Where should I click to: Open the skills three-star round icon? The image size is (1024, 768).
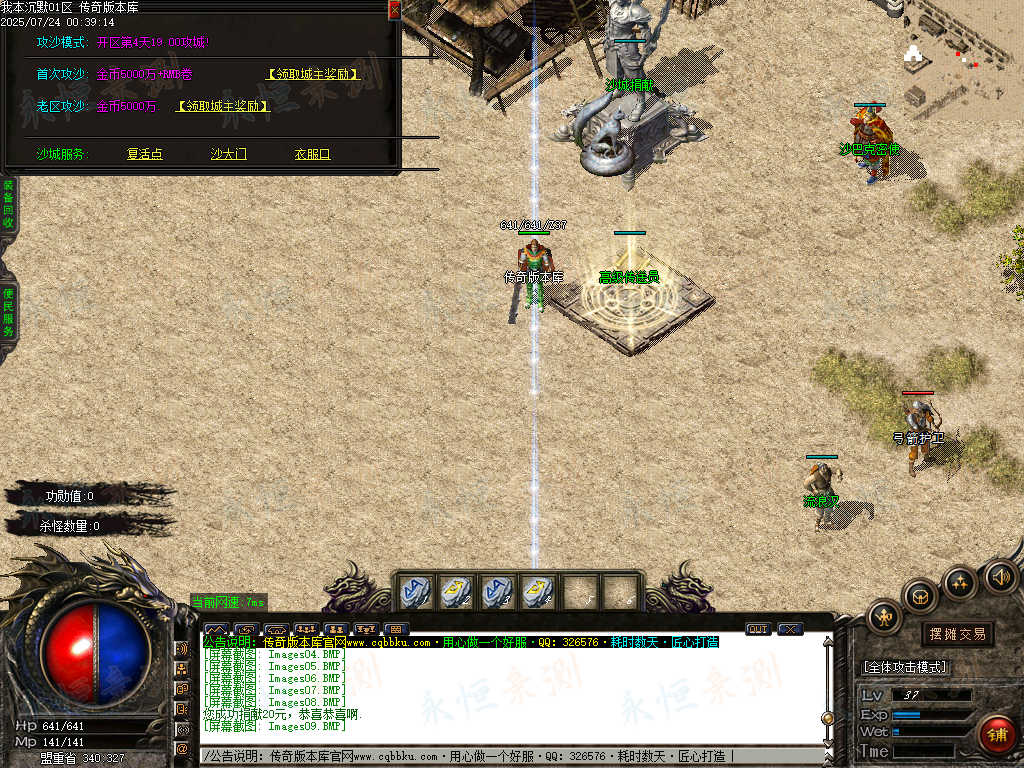point(959,581)
